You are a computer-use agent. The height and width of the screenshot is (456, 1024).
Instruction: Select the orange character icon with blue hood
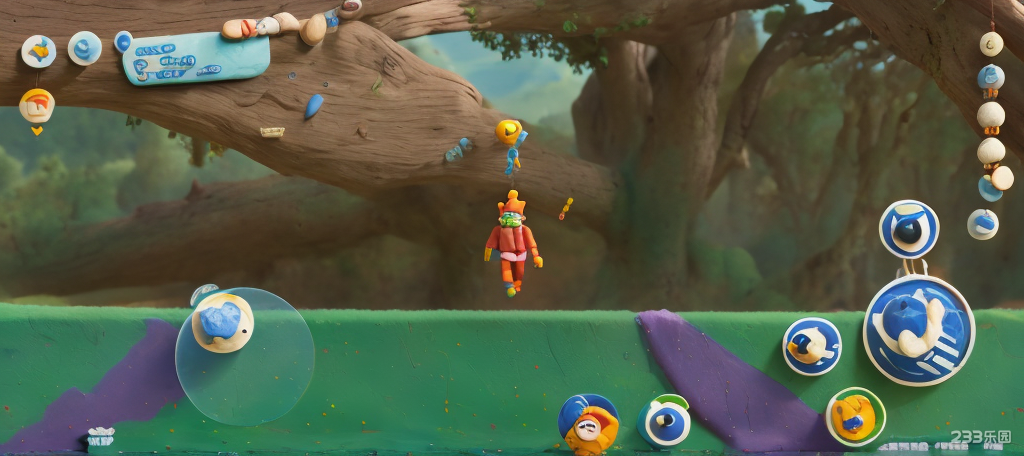(x=588, y=423)
